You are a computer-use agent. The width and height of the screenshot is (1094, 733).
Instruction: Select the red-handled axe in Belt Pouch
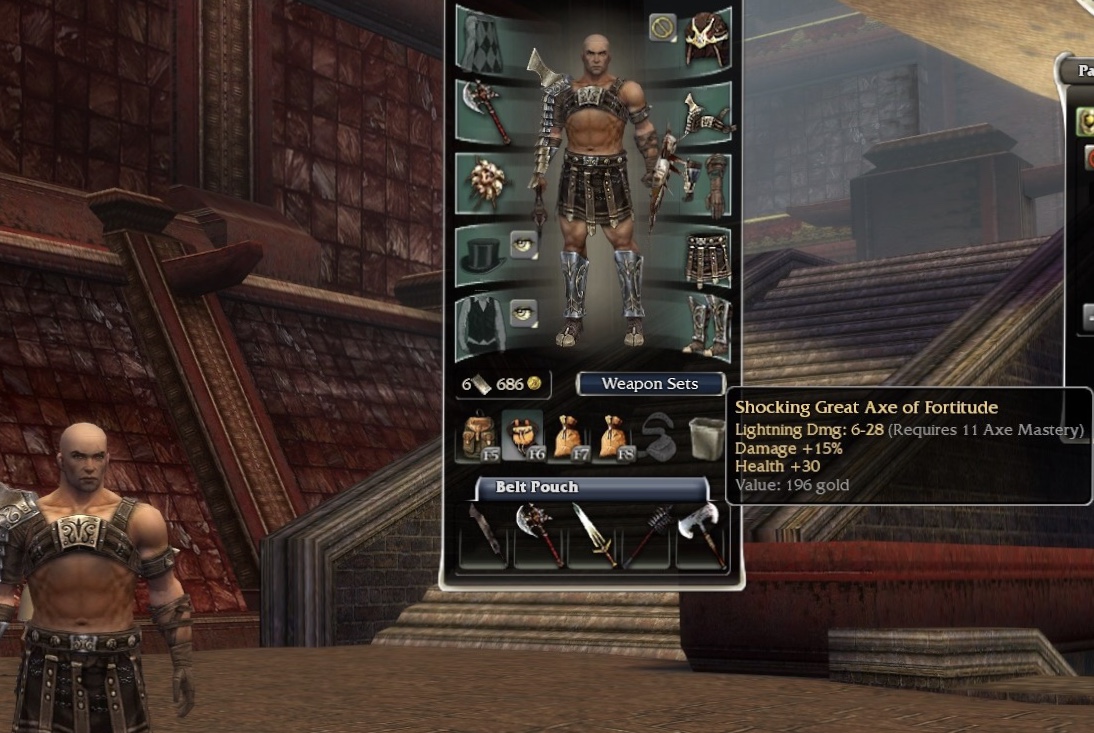tap(539, 532)
